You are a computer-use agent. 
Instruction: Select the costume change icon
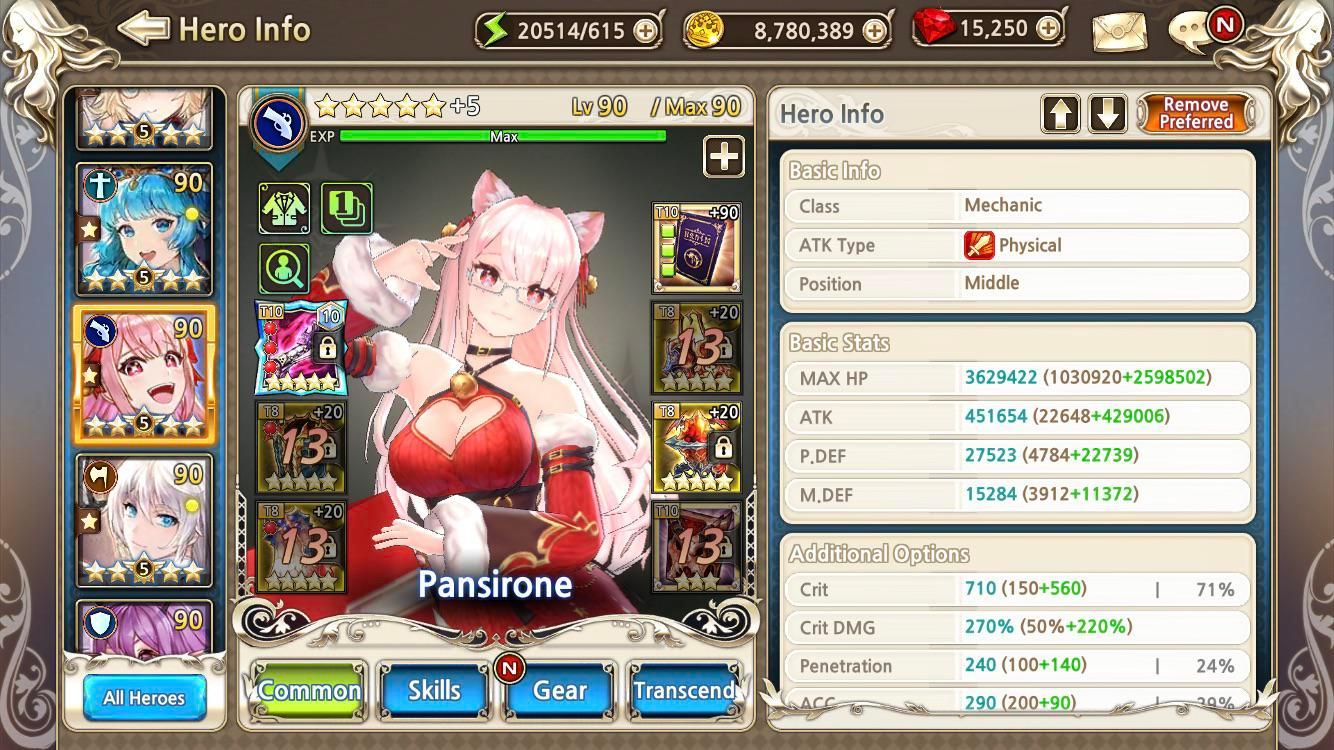[283, 208]
